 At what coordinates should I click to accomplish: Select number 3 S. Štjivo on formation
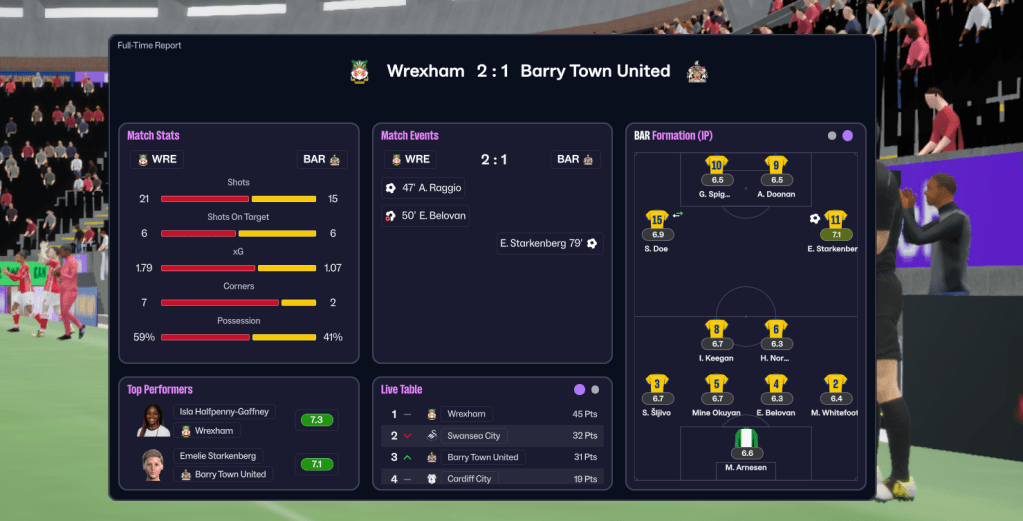pos(657,391)
